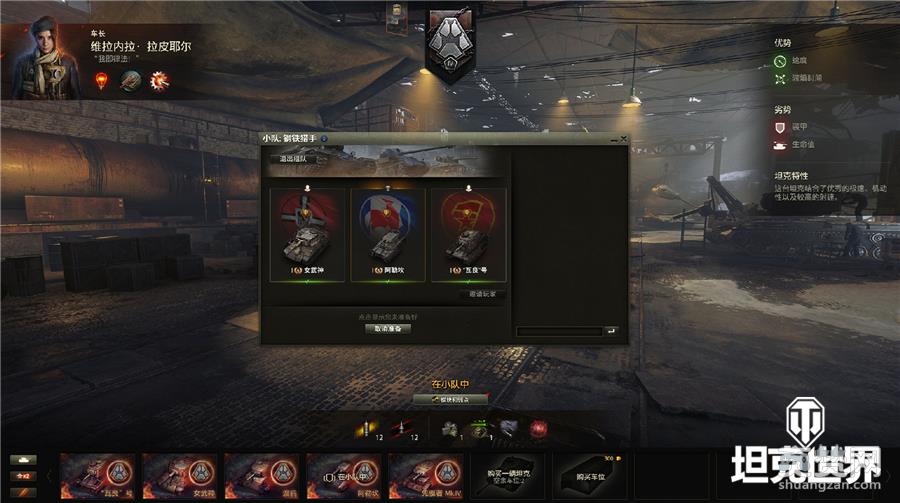
Task: Choose the 女武神 tank in the carousel
Action: point(180,475)
